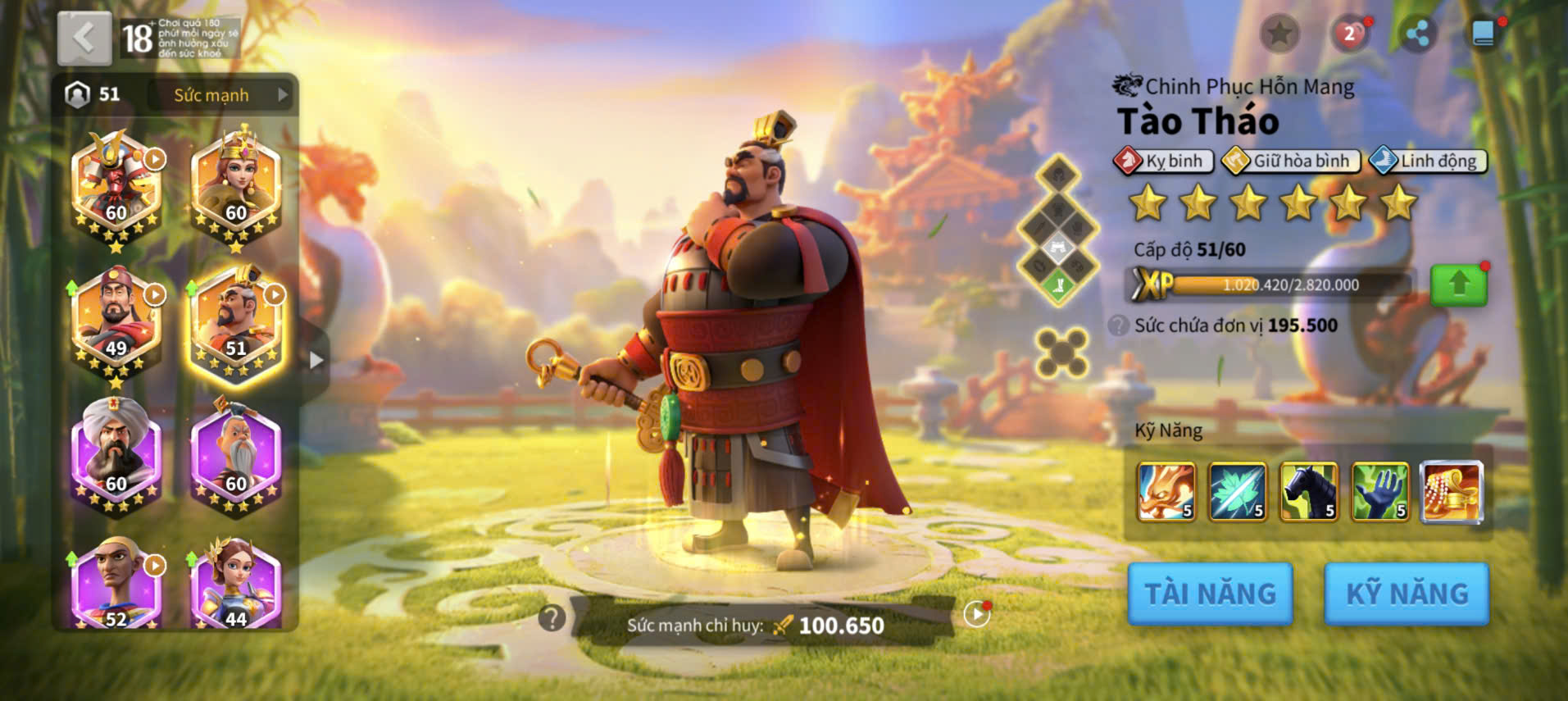The image size is (1568, 701).
Task: Show command power help question mark
Action: tap(552, 617)
